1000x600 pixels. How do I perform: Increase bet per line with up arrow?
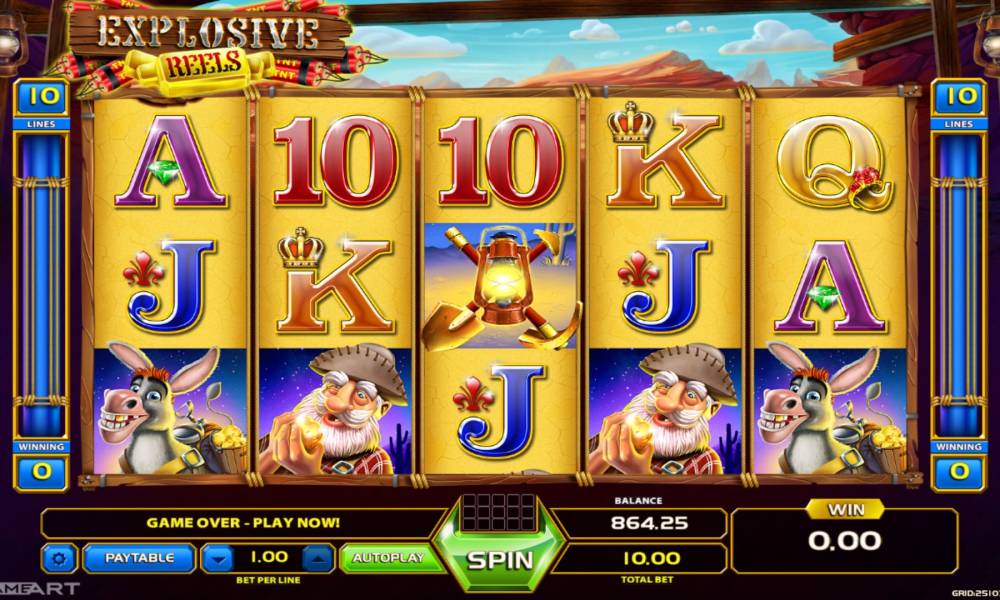pyautogui.click(x=316, y=558)
